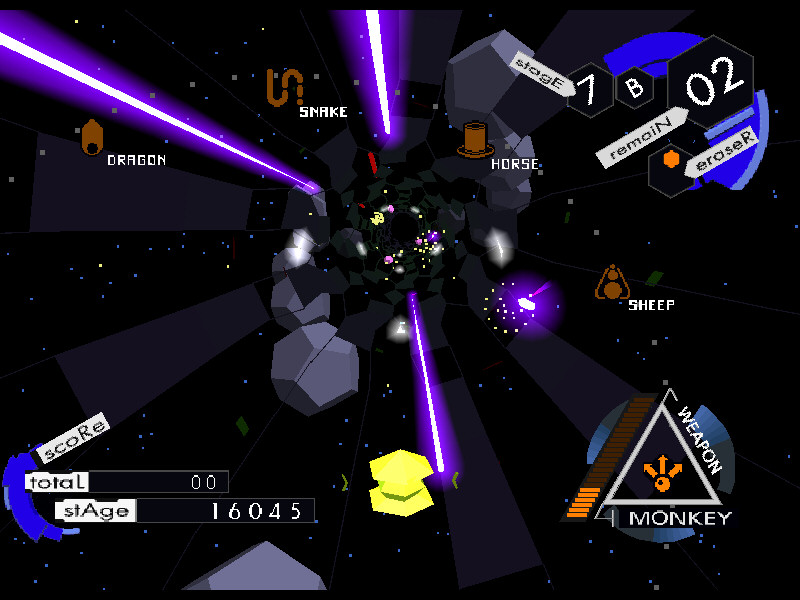
Task: Pick the Horse weapon icon
Action: coord(476,139)
